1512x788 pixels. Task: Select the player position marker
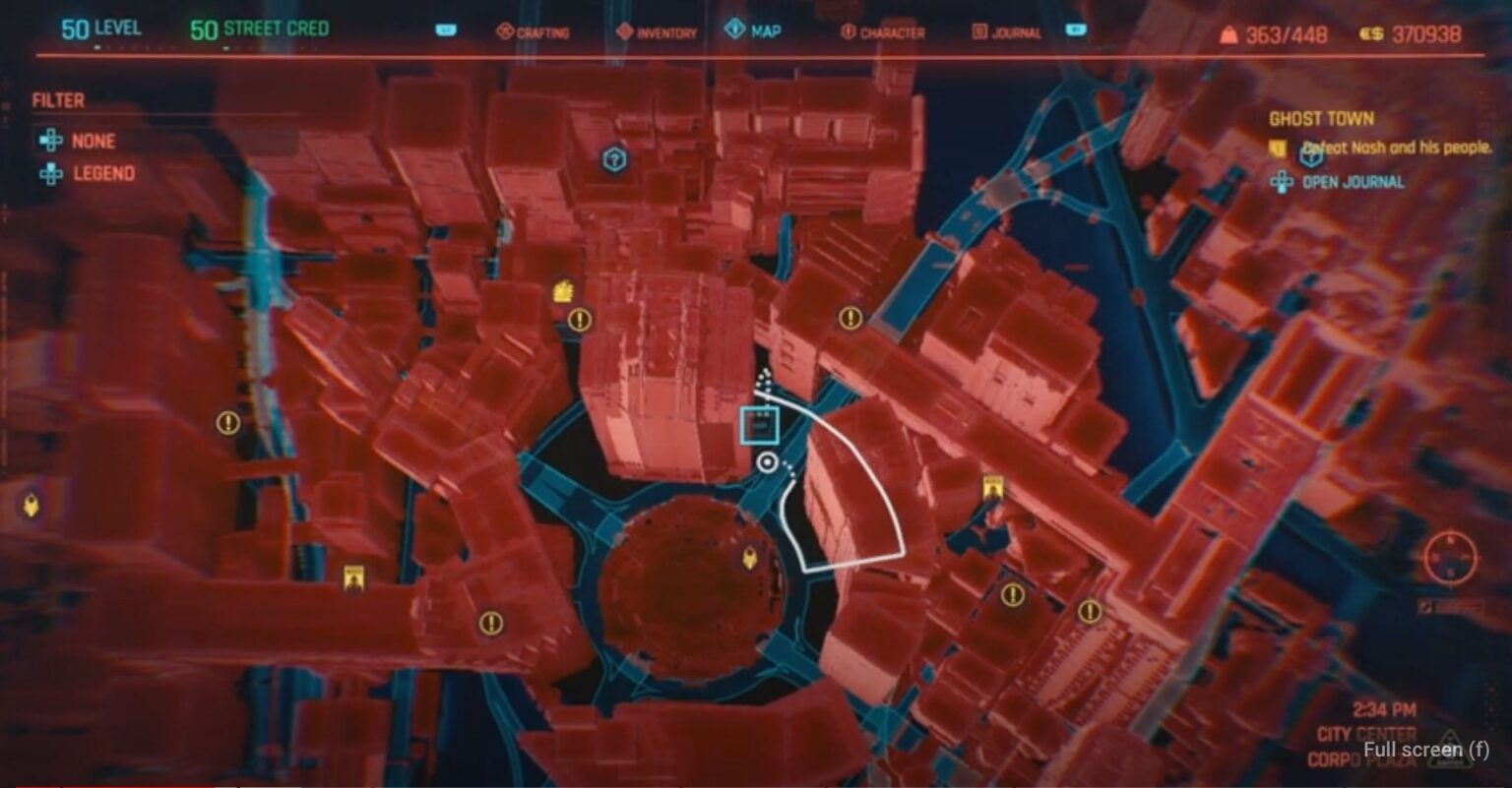[767, 459]
